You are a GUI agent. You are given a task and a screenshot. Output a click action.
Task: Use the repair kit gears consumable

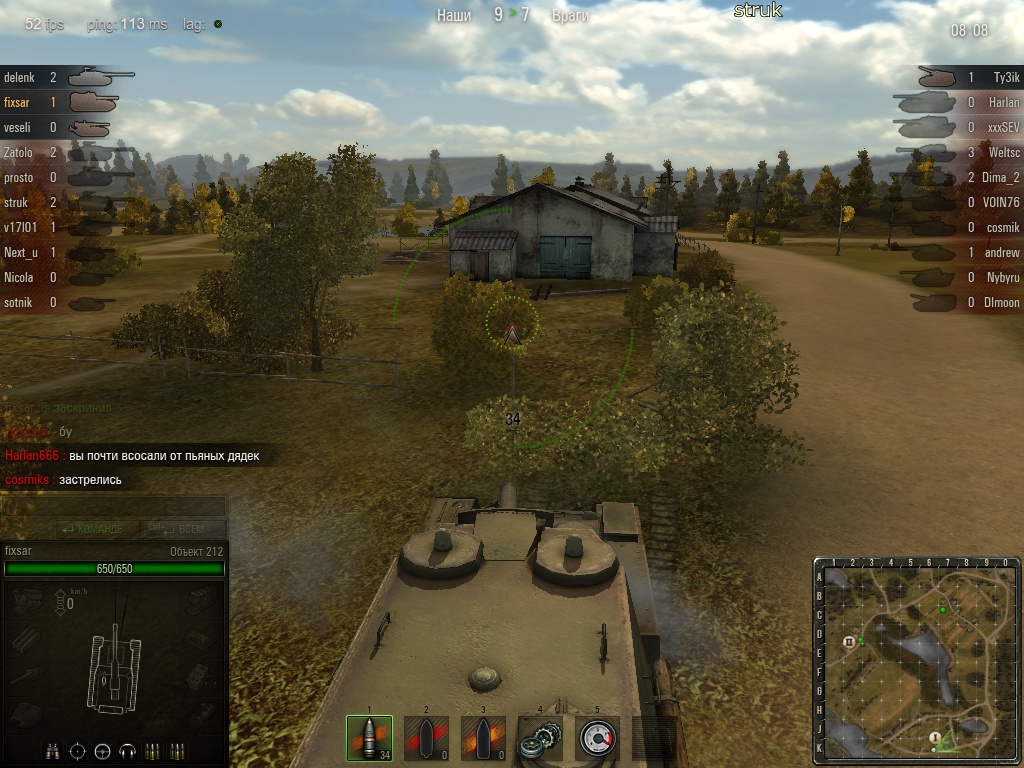point(540,738)
